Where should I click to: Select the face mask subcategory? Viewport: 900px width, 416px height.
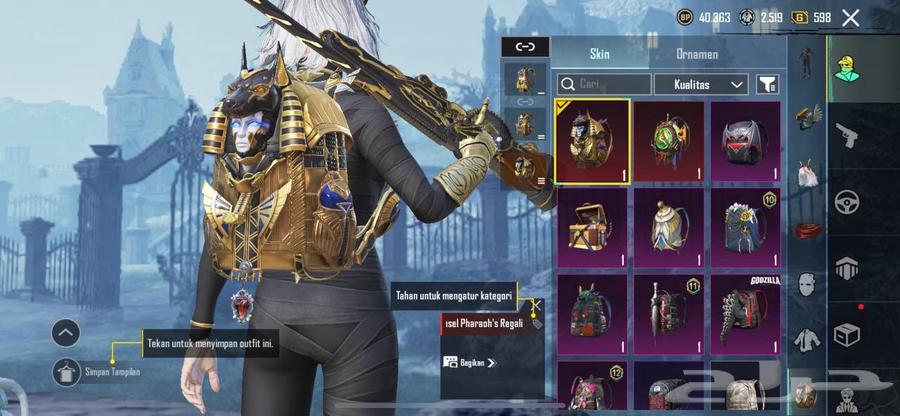pyautogui.click(x=806, y=285)
